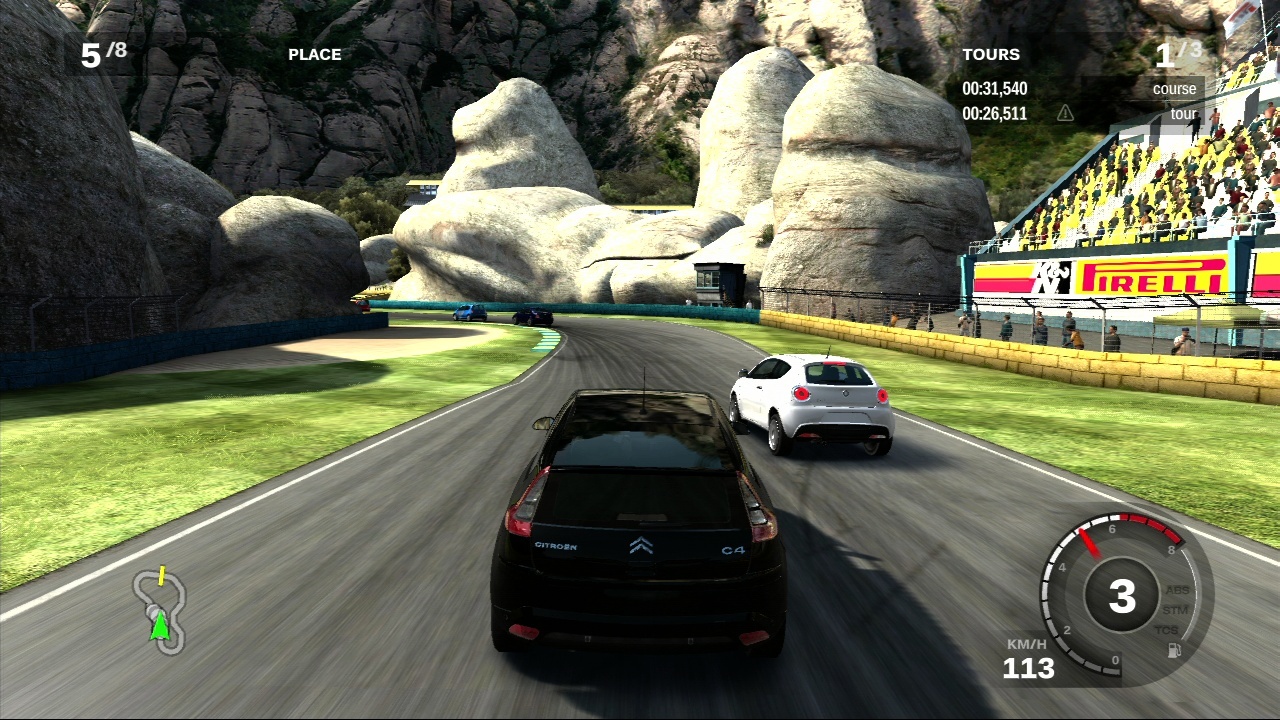The width and height of the screenshot is (1280, 720).
Task: Select the ABS indicator on the gauge
Action: (1176, 590)
